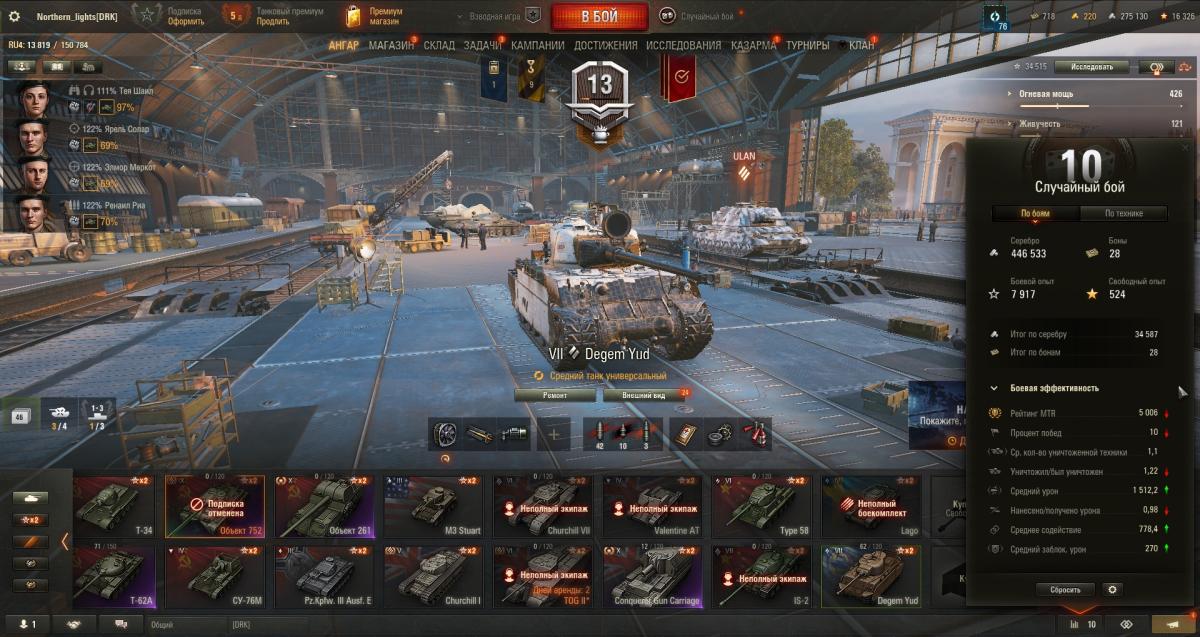Select the T-34 tank in carousel
This screenshot has width=1200, height=637.
coord(111,506)
